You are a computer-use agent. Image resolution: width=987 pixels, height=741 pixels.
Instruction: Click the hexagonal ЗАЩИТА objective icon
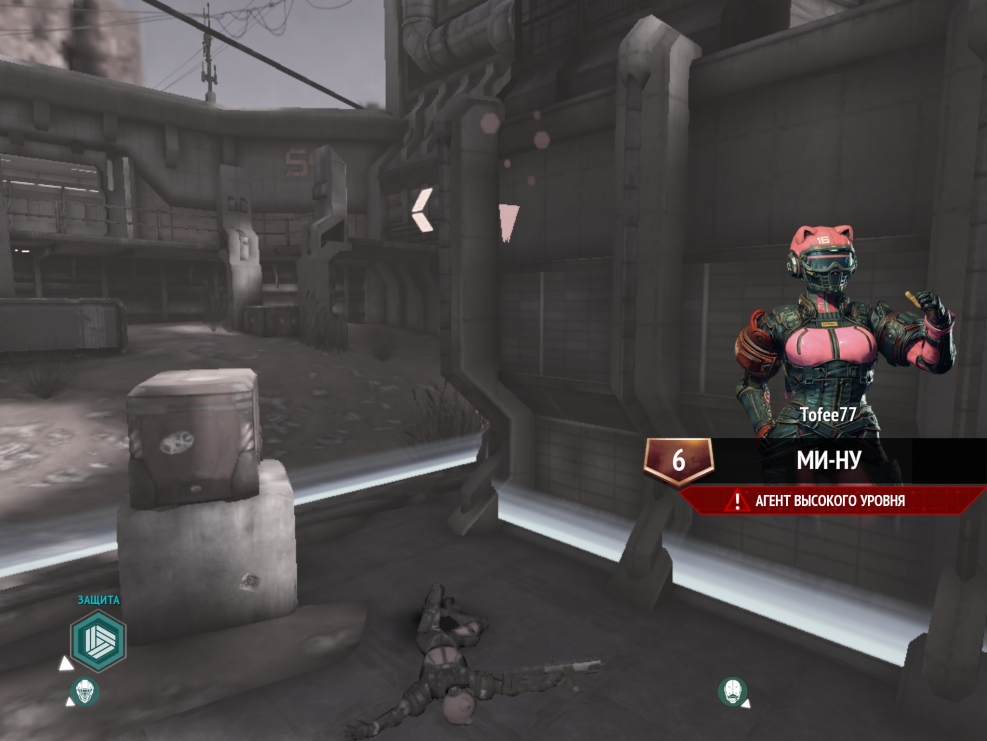[98, 641]
